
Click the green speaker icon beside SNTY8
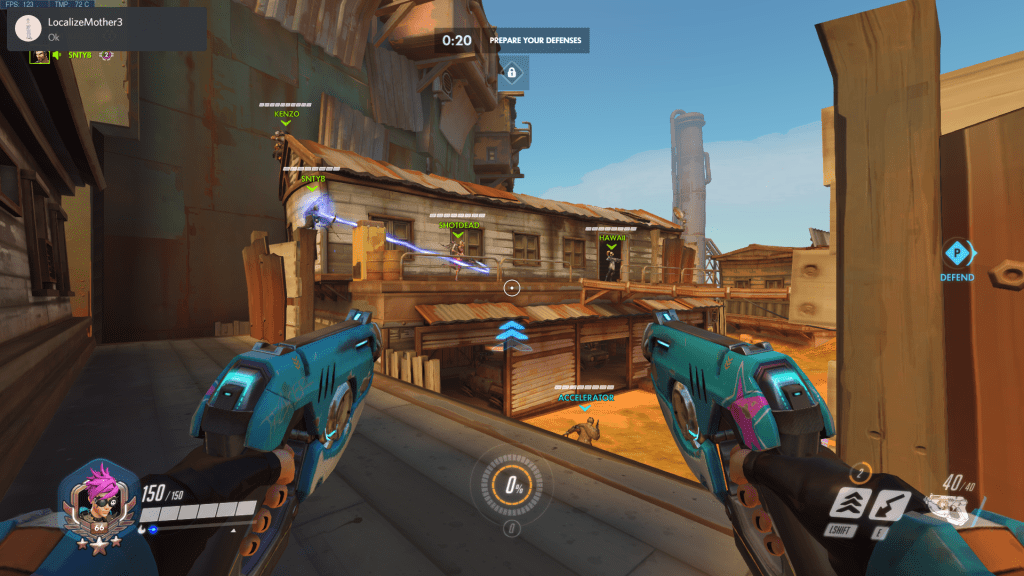click(57, 56)
